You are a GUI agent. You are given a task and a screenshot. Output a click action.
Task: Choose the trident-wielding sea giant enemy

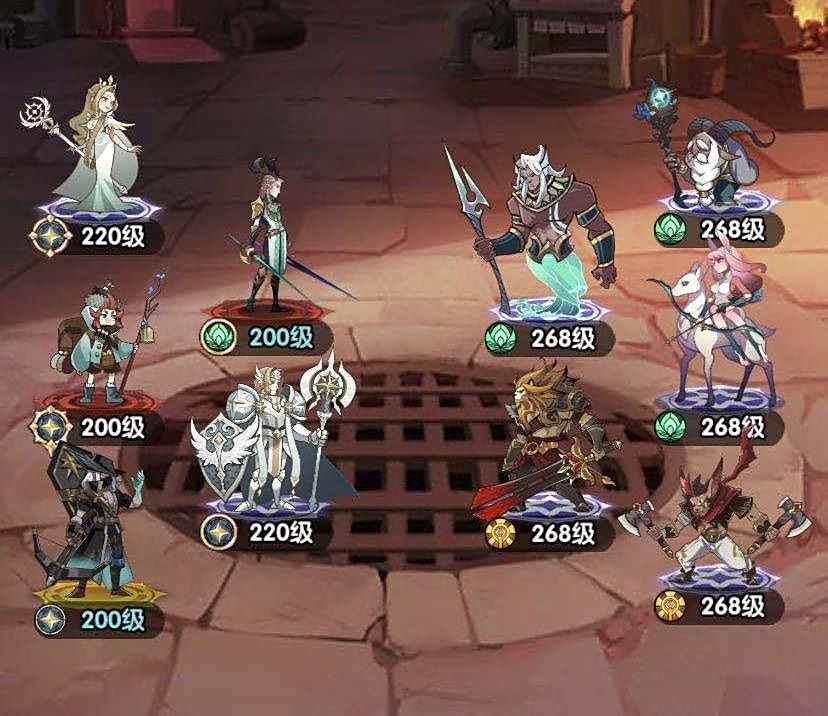click(545, 232)
